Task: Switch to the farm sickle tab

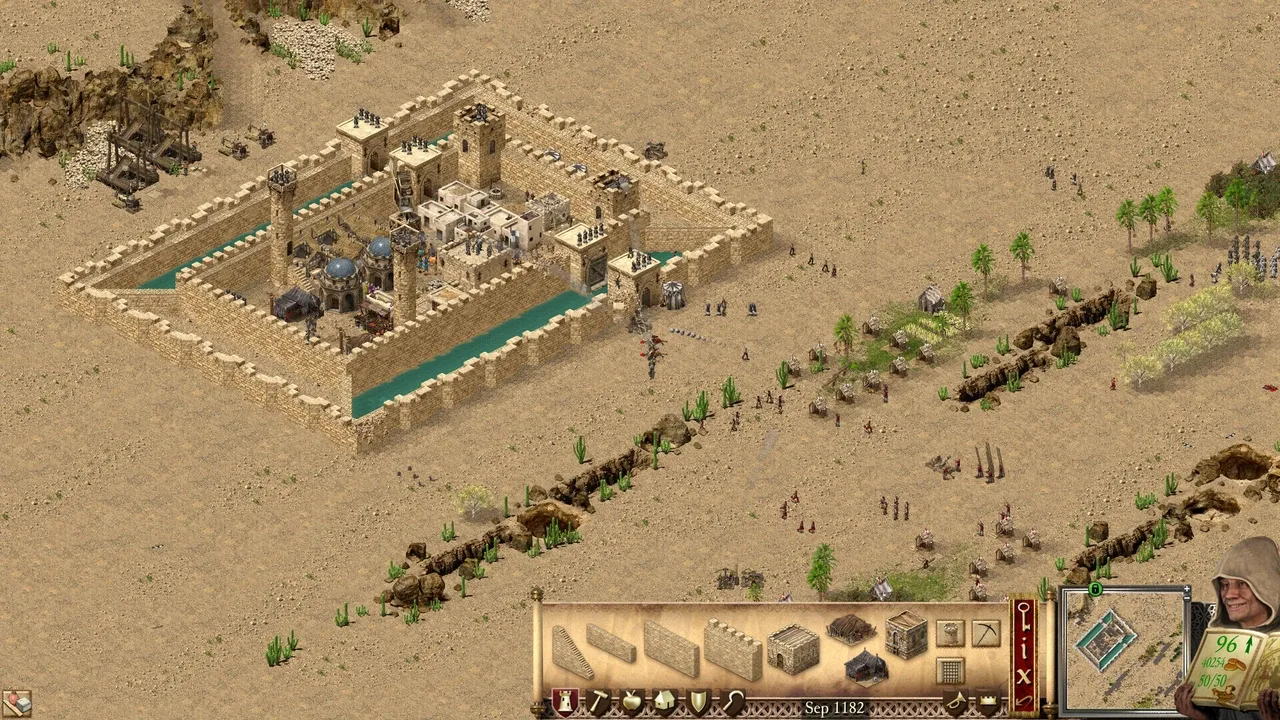Action: pos(732,702)
